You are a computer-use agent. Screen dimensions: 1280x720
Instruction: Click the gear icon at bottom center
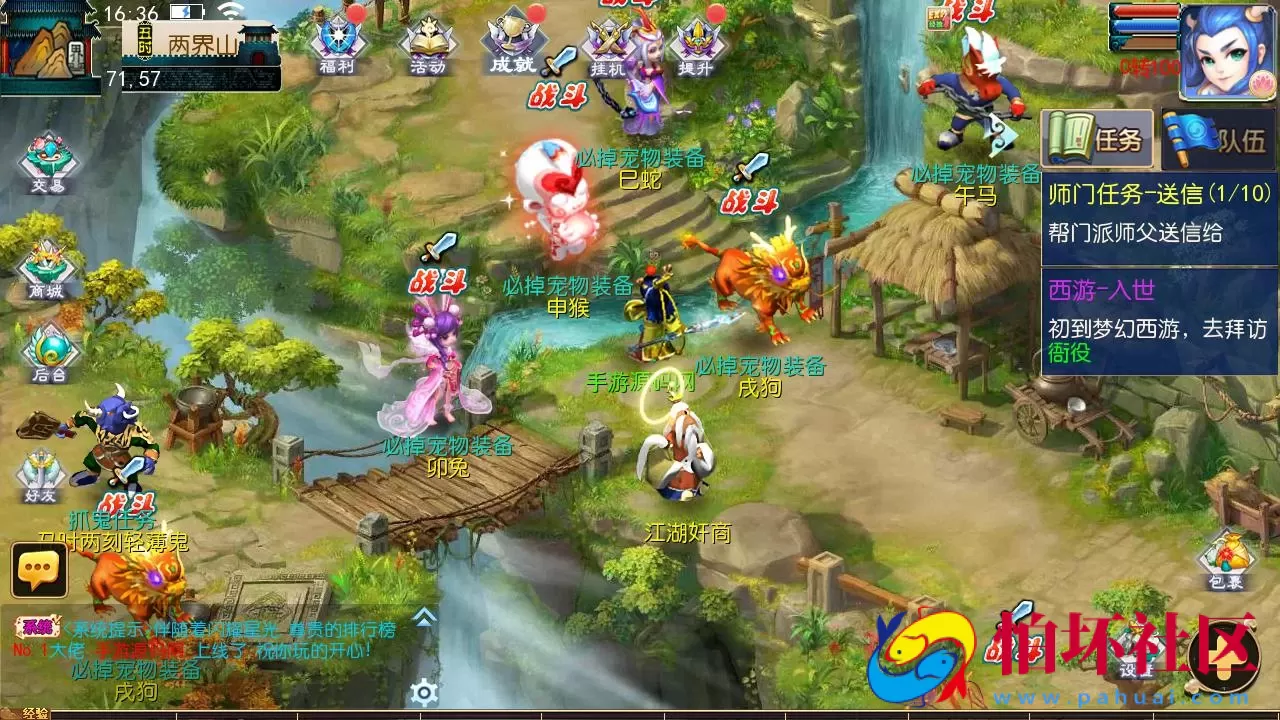[x=425, y=688]
